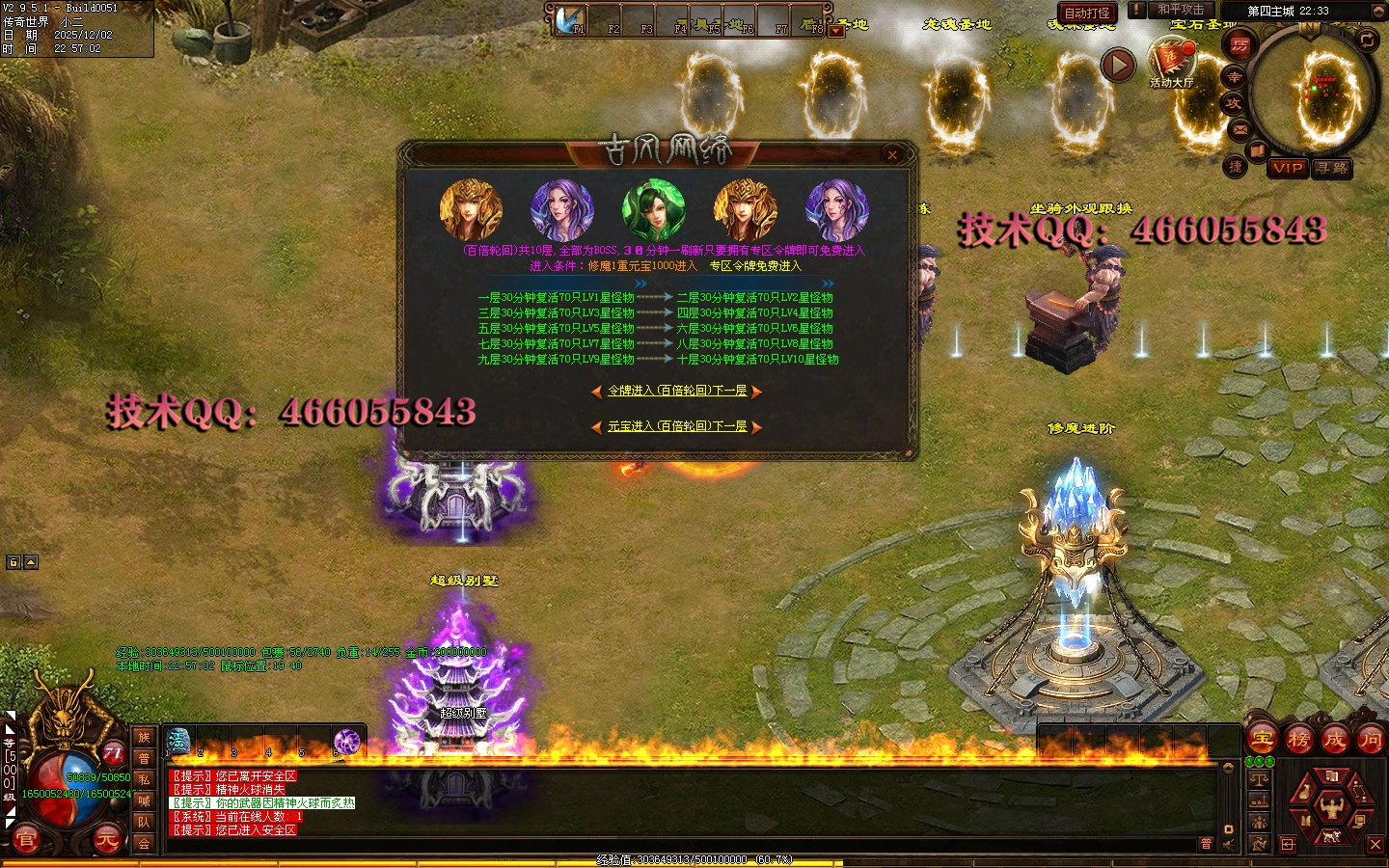Open the mail envelope icon
Viewport: 1389px width, 868px height.
[x=1240, y=128]
